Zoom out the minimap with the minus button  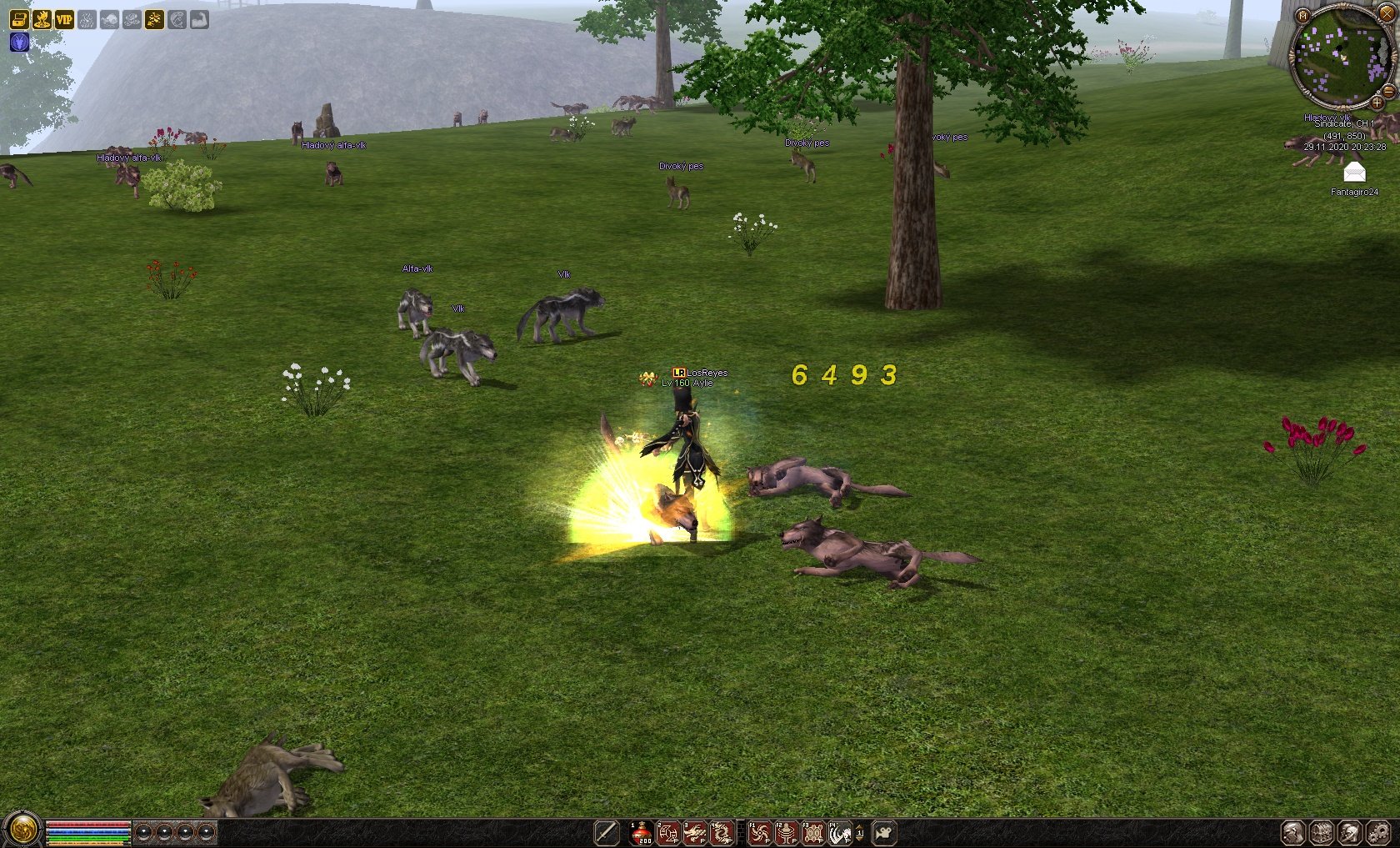tap(1389, 91)
